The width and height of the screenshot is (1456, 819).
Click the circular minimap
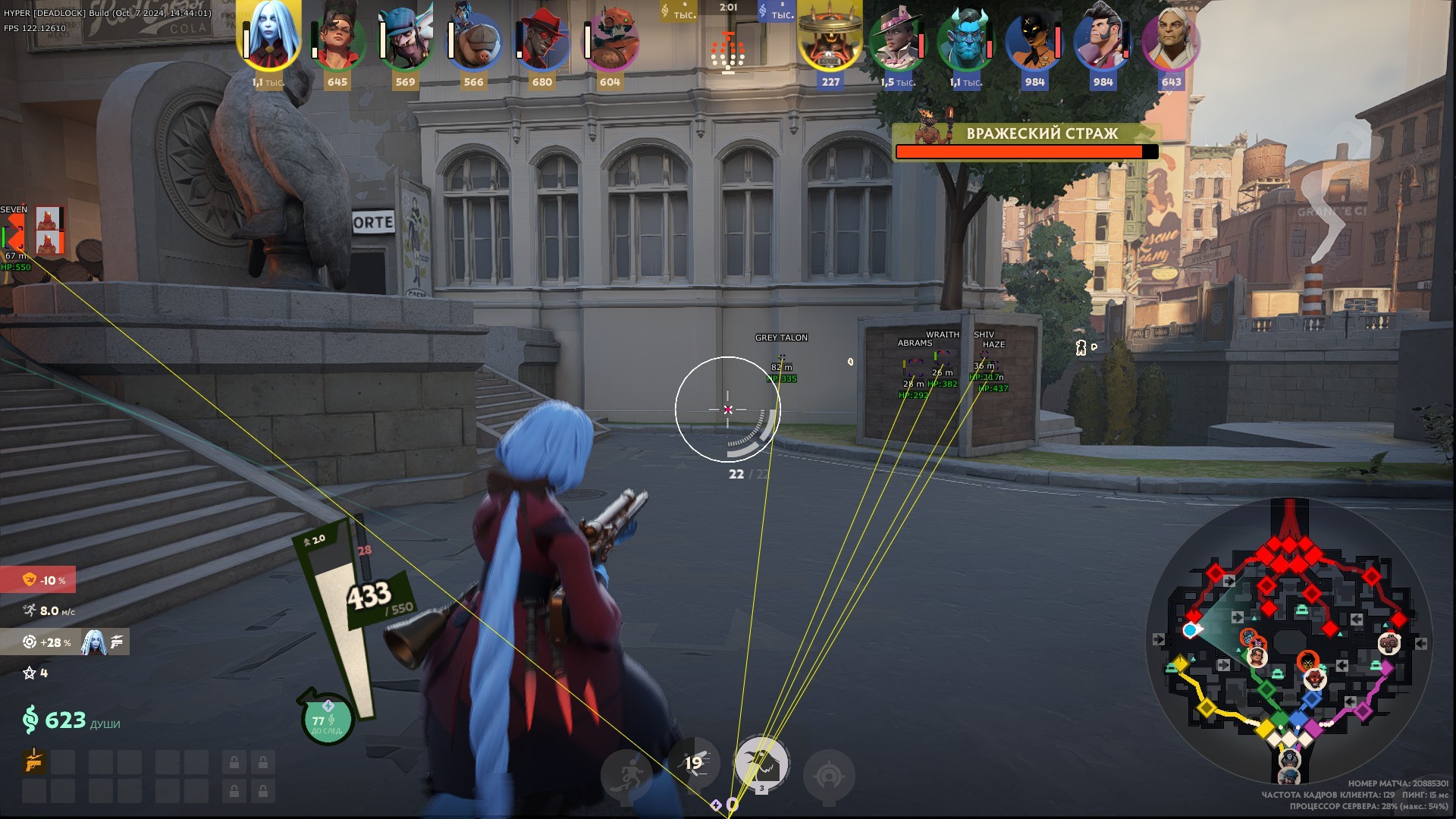[1289, 642]
